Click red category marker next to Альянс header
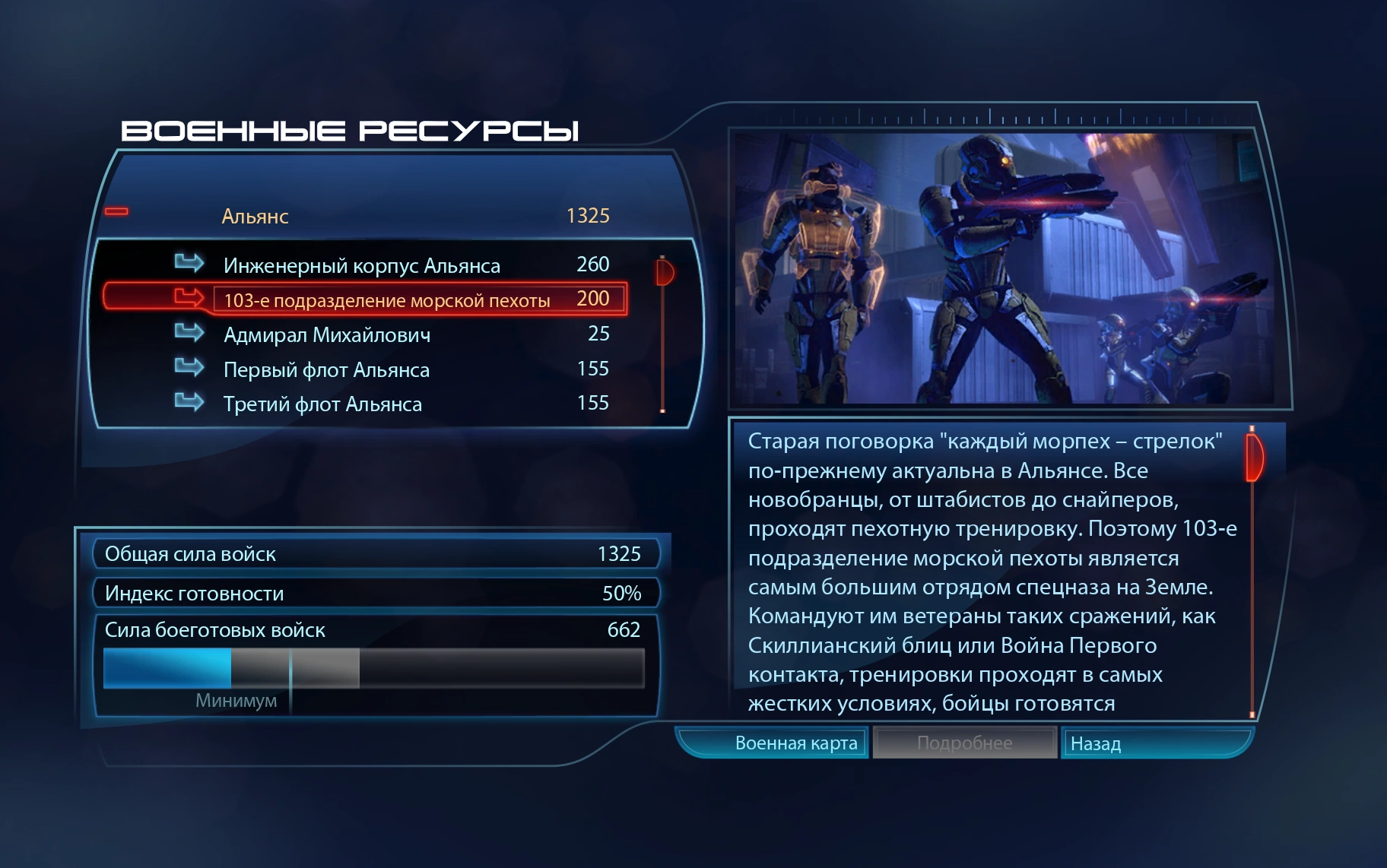Viewport: 1387px width, 868px height. [x=116, y=211]
